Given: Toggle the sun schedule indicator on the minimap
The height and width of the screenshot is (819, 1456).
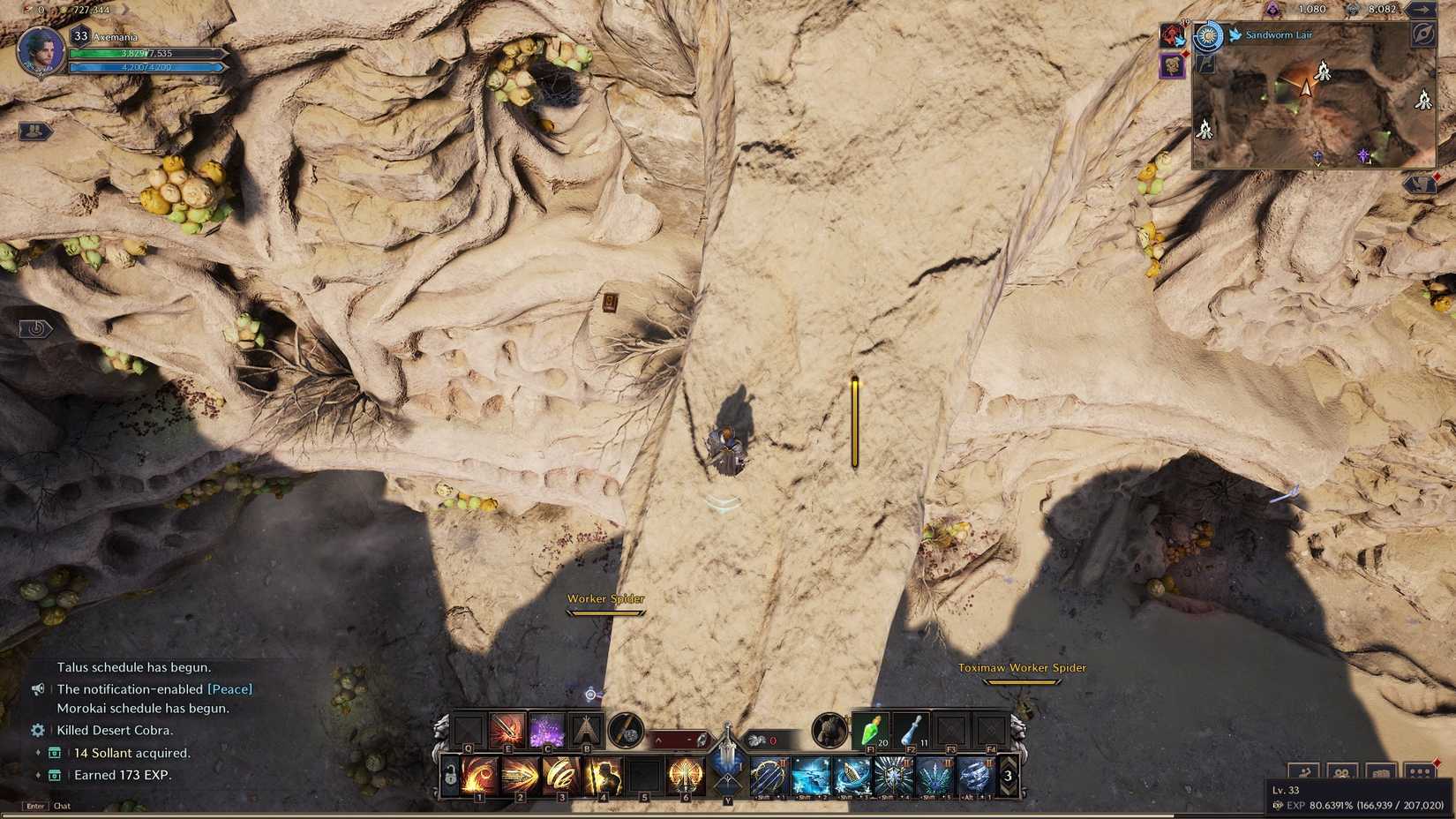Looking at the screenshot, I should pos(1208,35).
